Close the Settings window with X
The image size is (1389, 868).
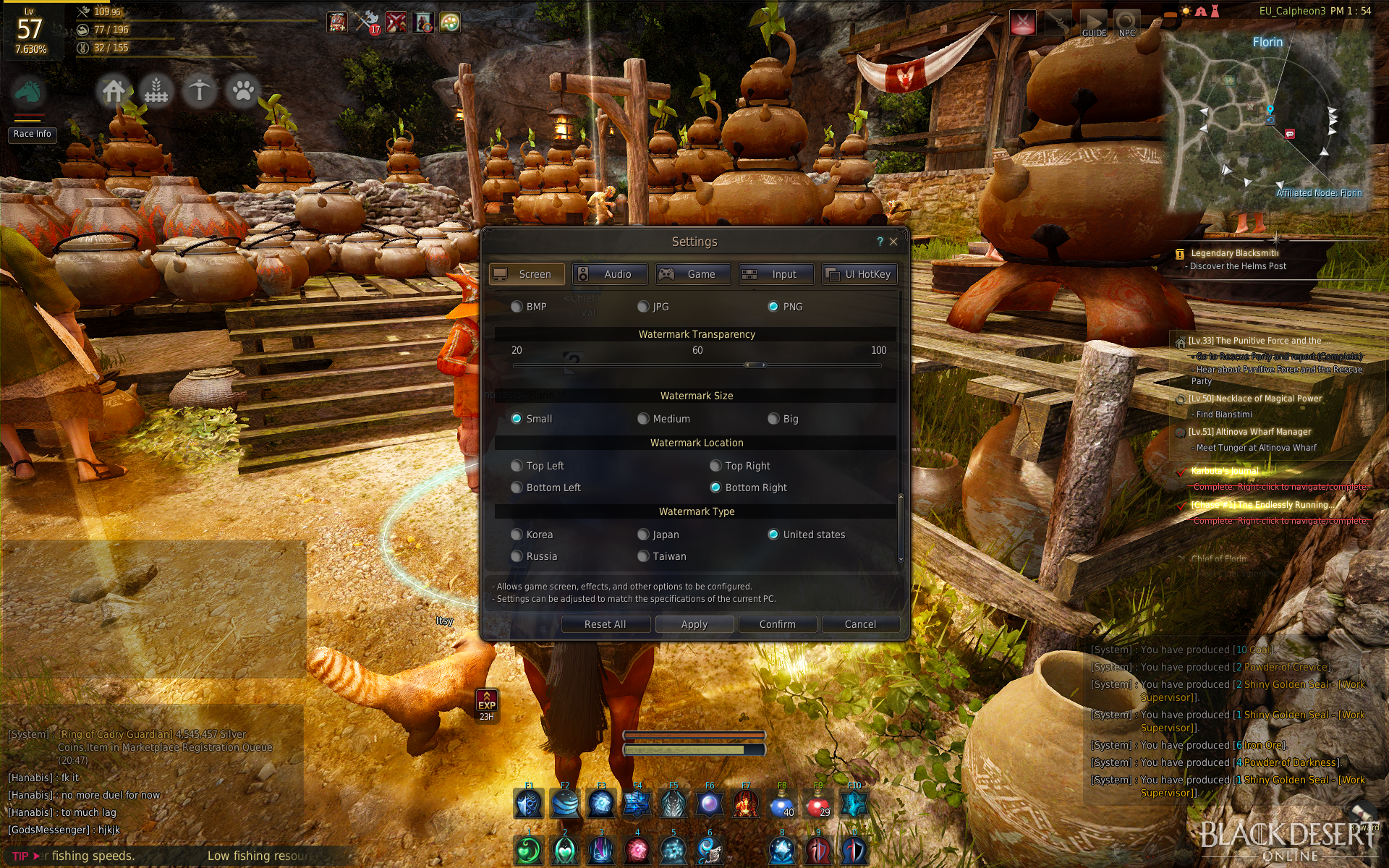893,242
